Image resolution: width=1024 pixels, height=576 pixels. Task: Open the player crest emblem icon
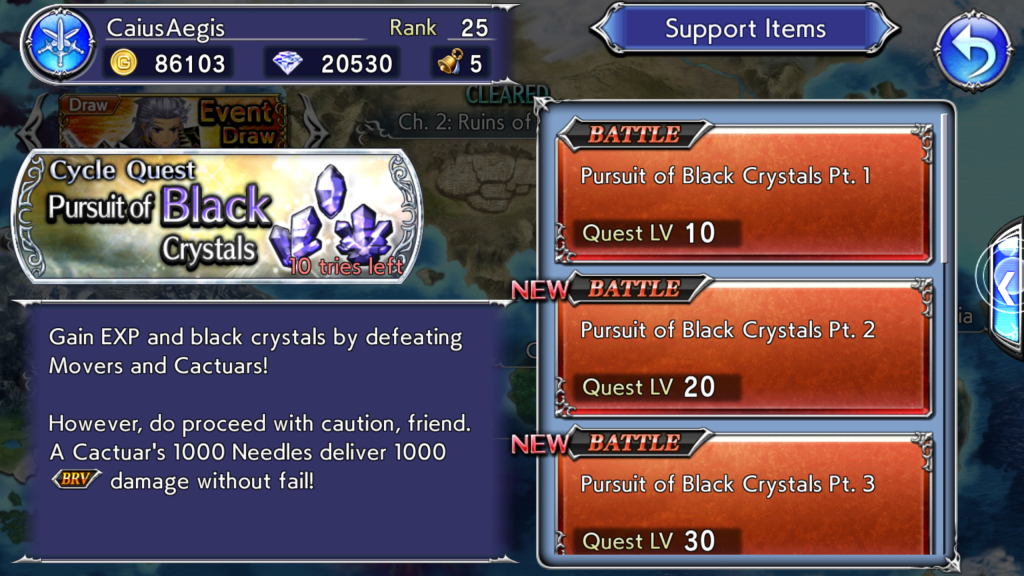pos(61,50)
